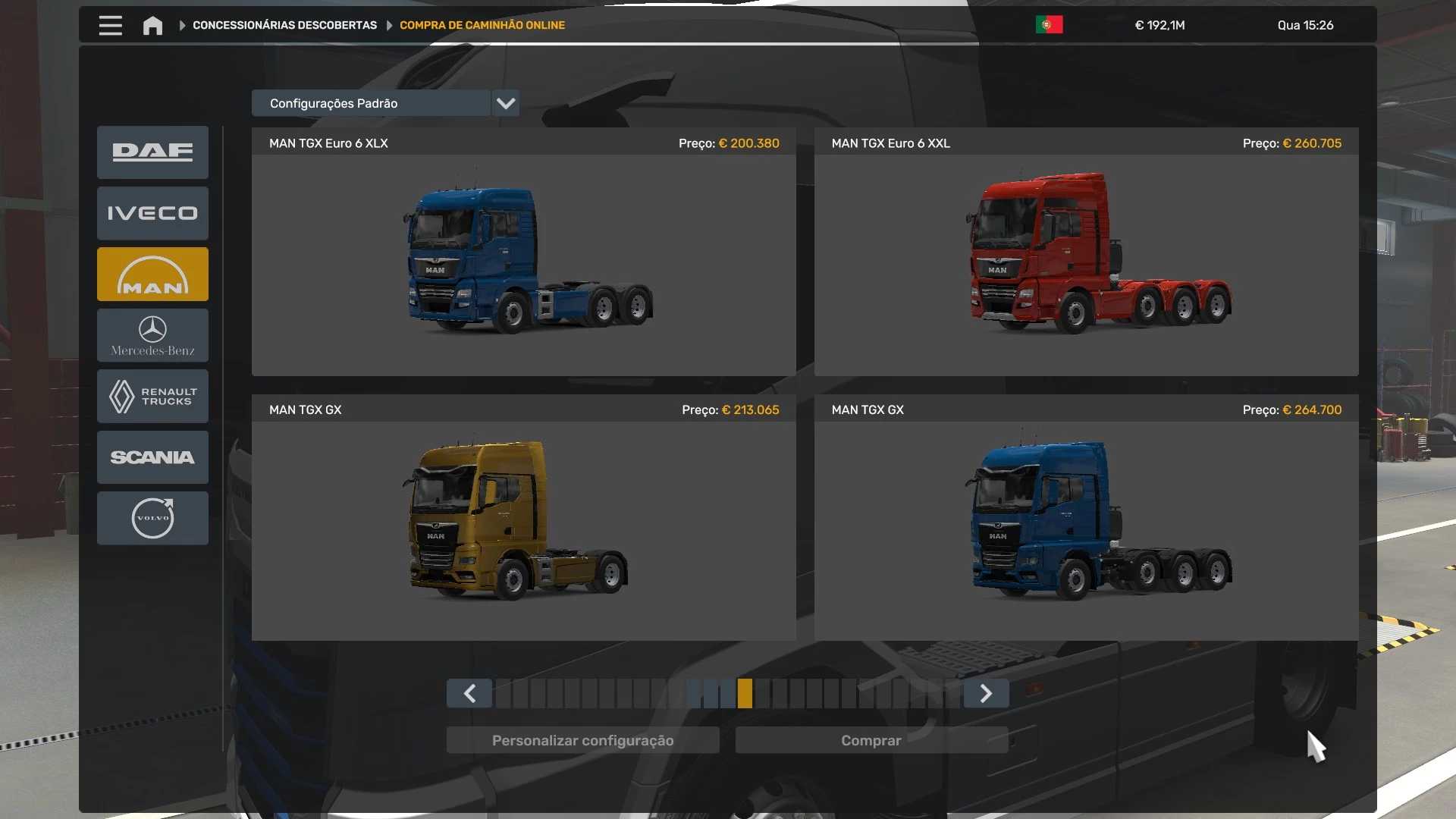The image size is (1456, 819).
Task: Click the Portugal flag icon
Action: tap(1049, 25)
